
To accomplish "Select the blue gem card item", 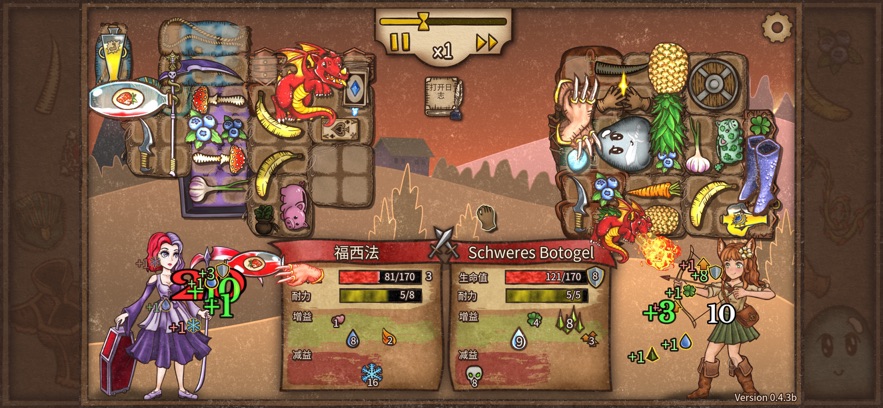I will coord(353,91).
